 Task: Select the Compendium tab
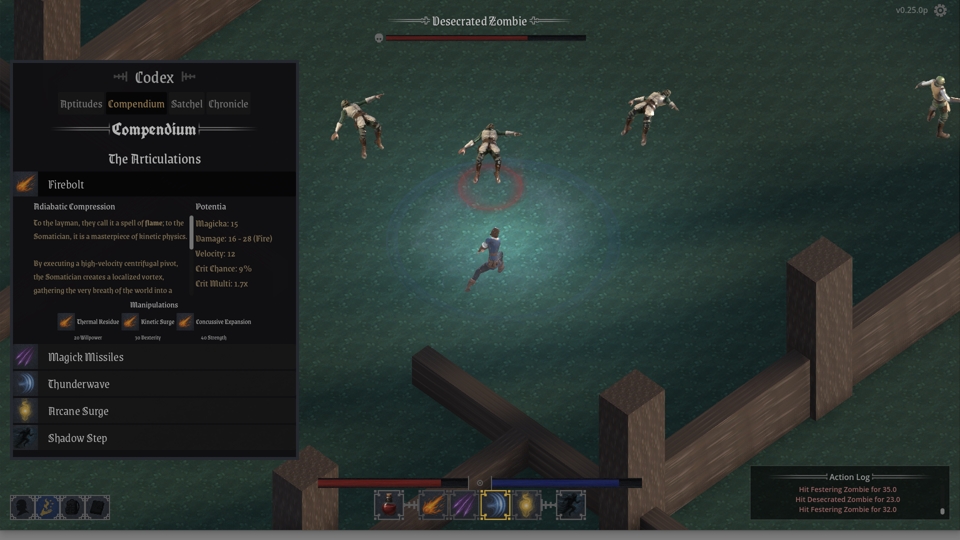click(136, 104)
